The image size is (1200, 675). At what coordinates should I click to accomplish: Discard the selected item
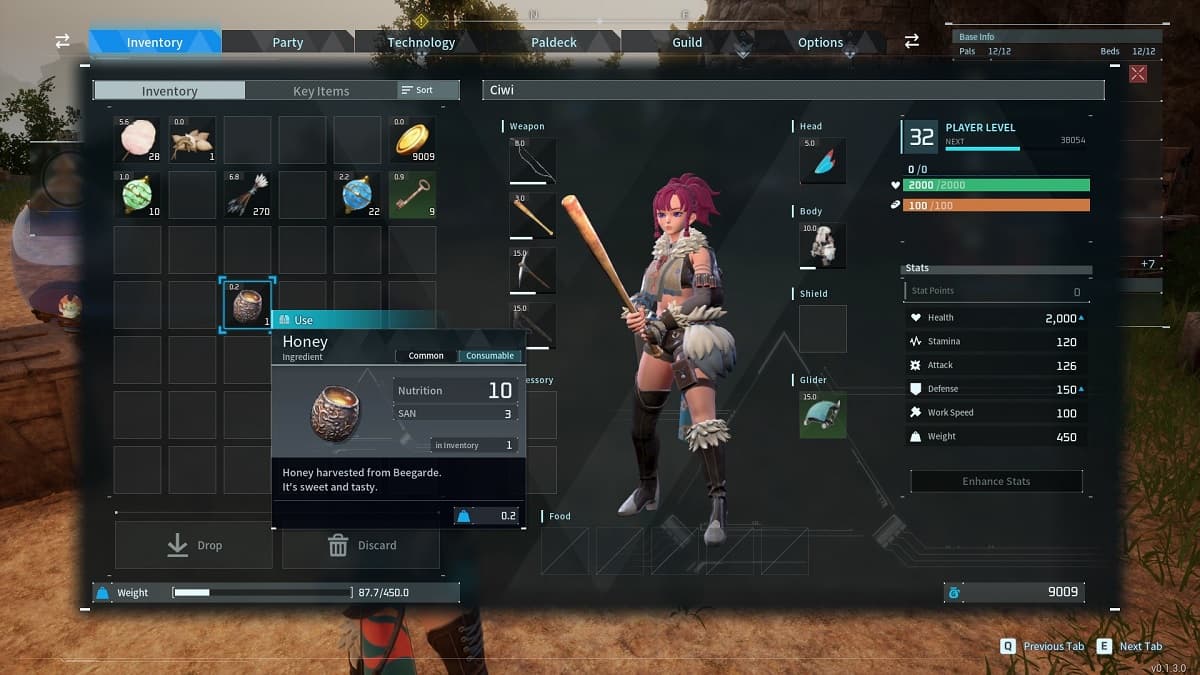click(x=361, y=545)
